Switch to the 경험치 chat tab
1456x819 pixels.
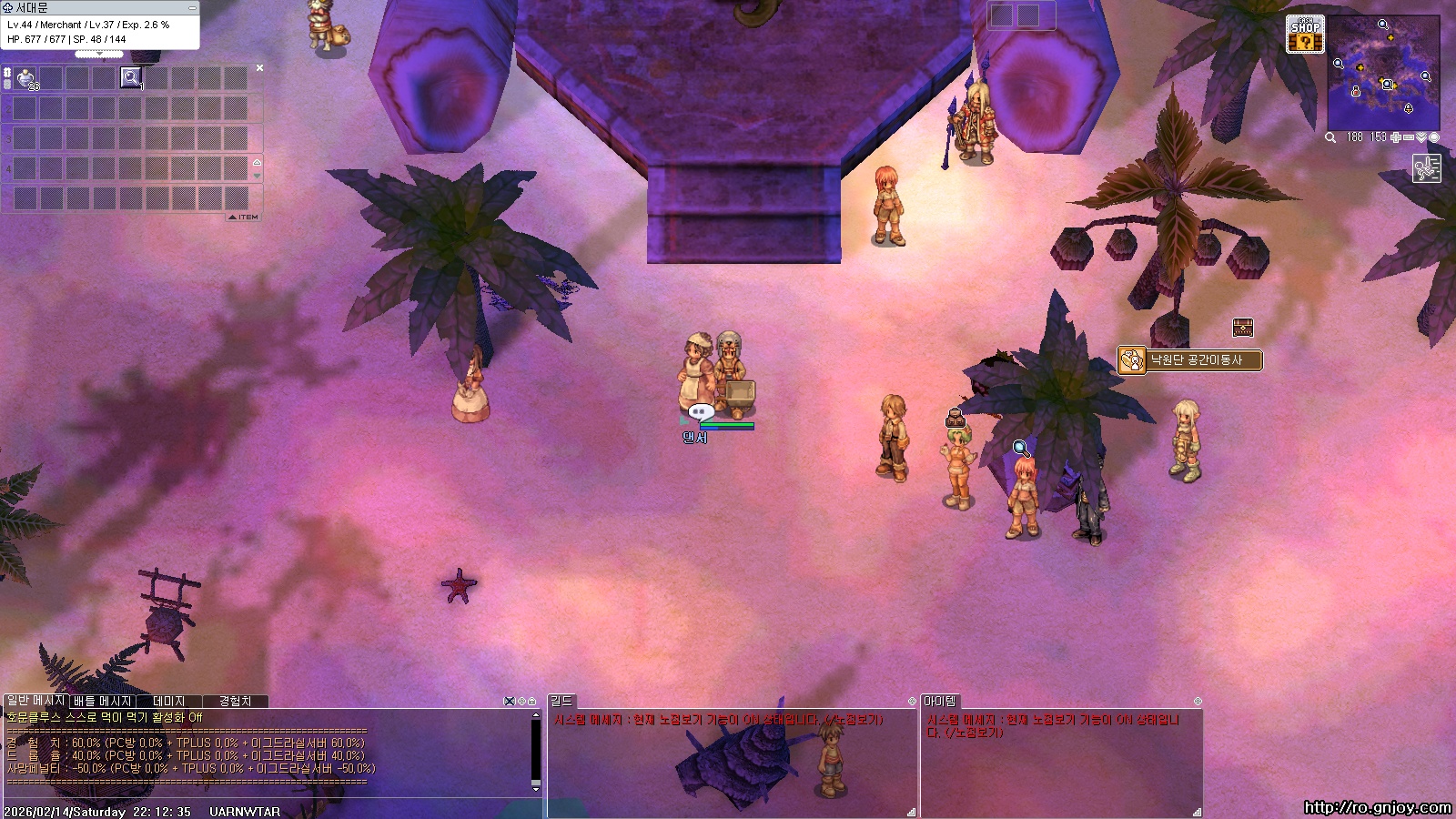coord(235,702)
